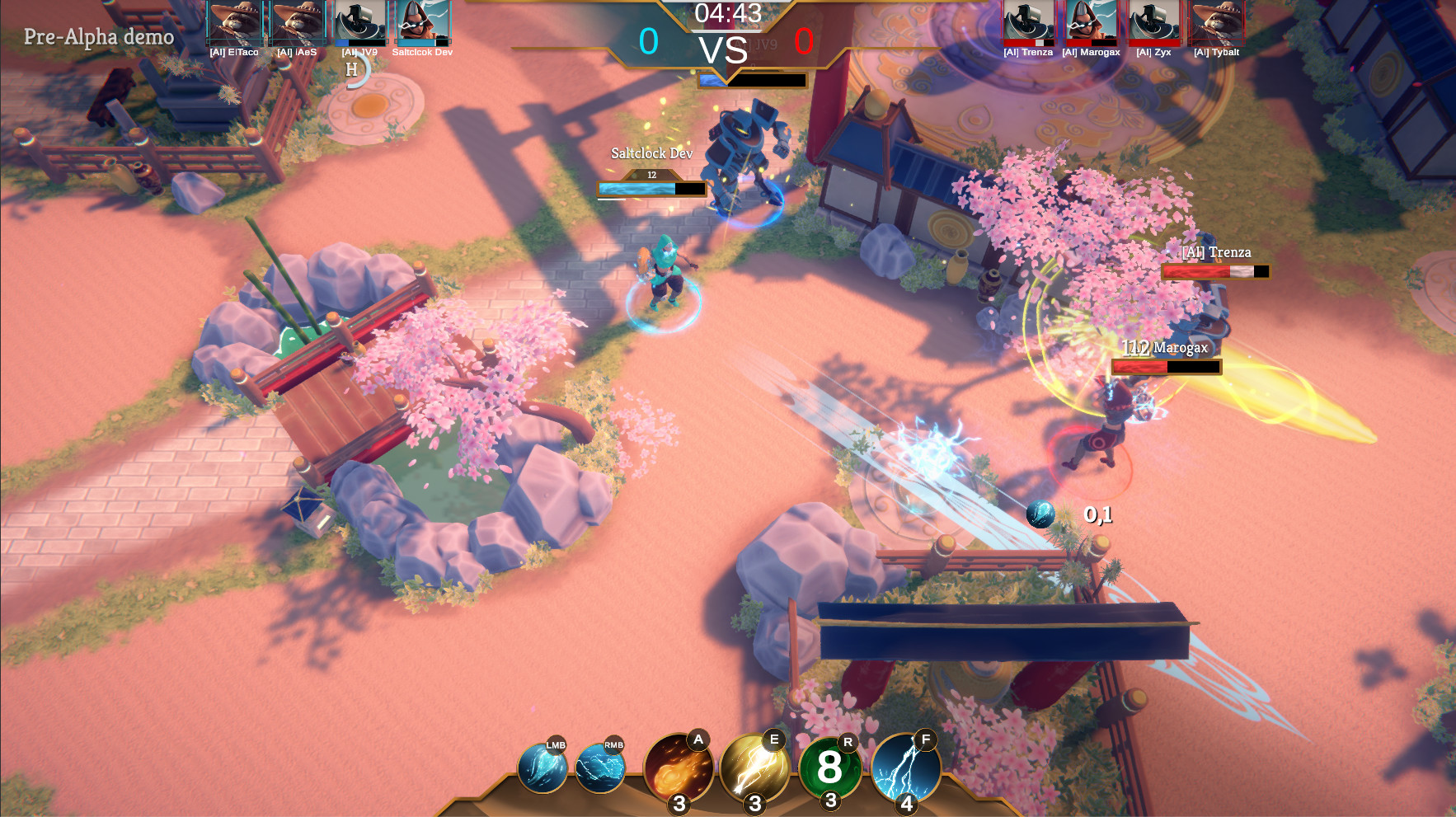Select enemy [AI] Tybalt's portrait
1456x817 pixels.
pos(1216,22)
